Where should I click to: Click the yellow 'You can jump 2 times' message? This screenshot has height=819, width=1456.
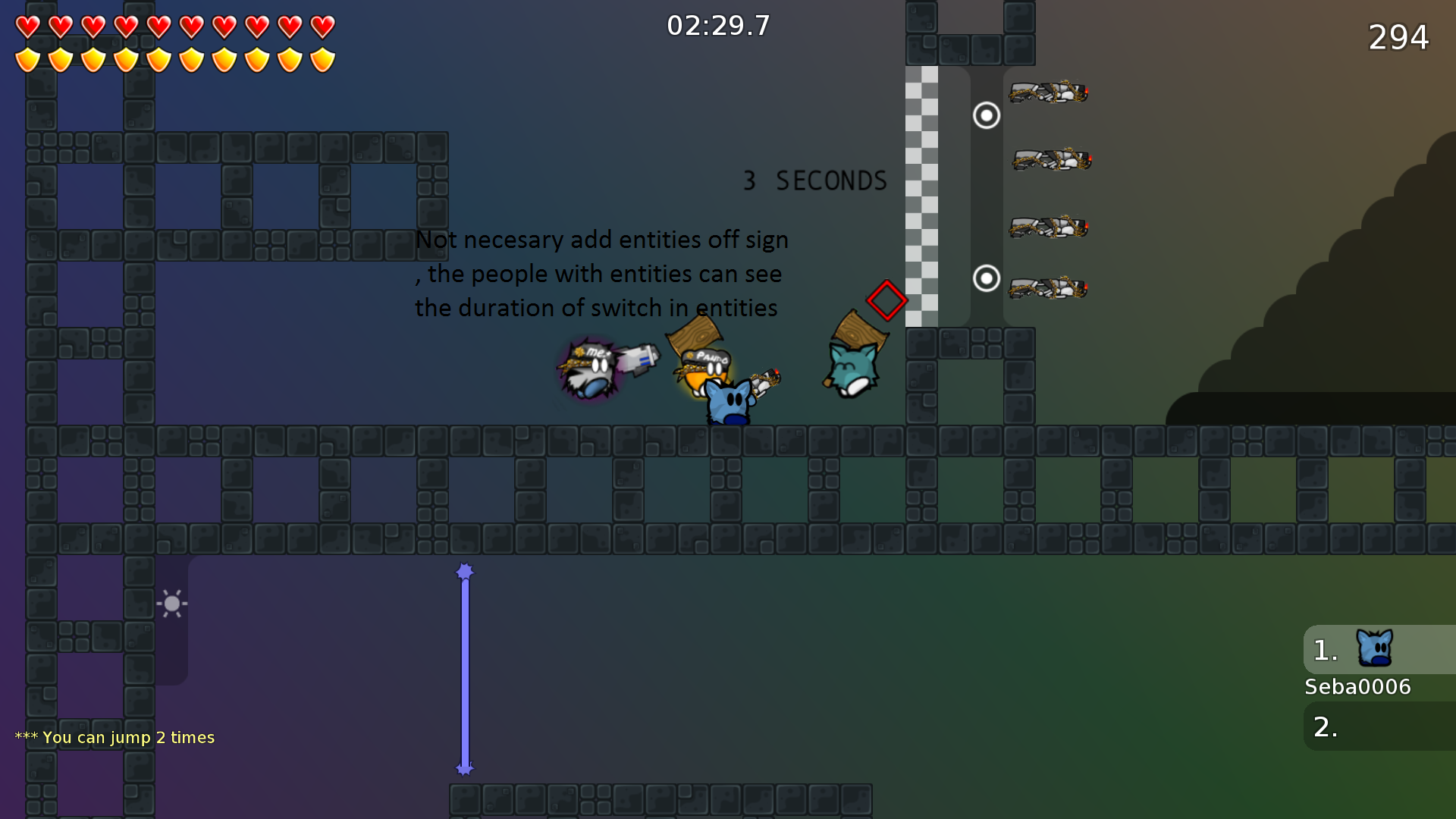(115, 736)
